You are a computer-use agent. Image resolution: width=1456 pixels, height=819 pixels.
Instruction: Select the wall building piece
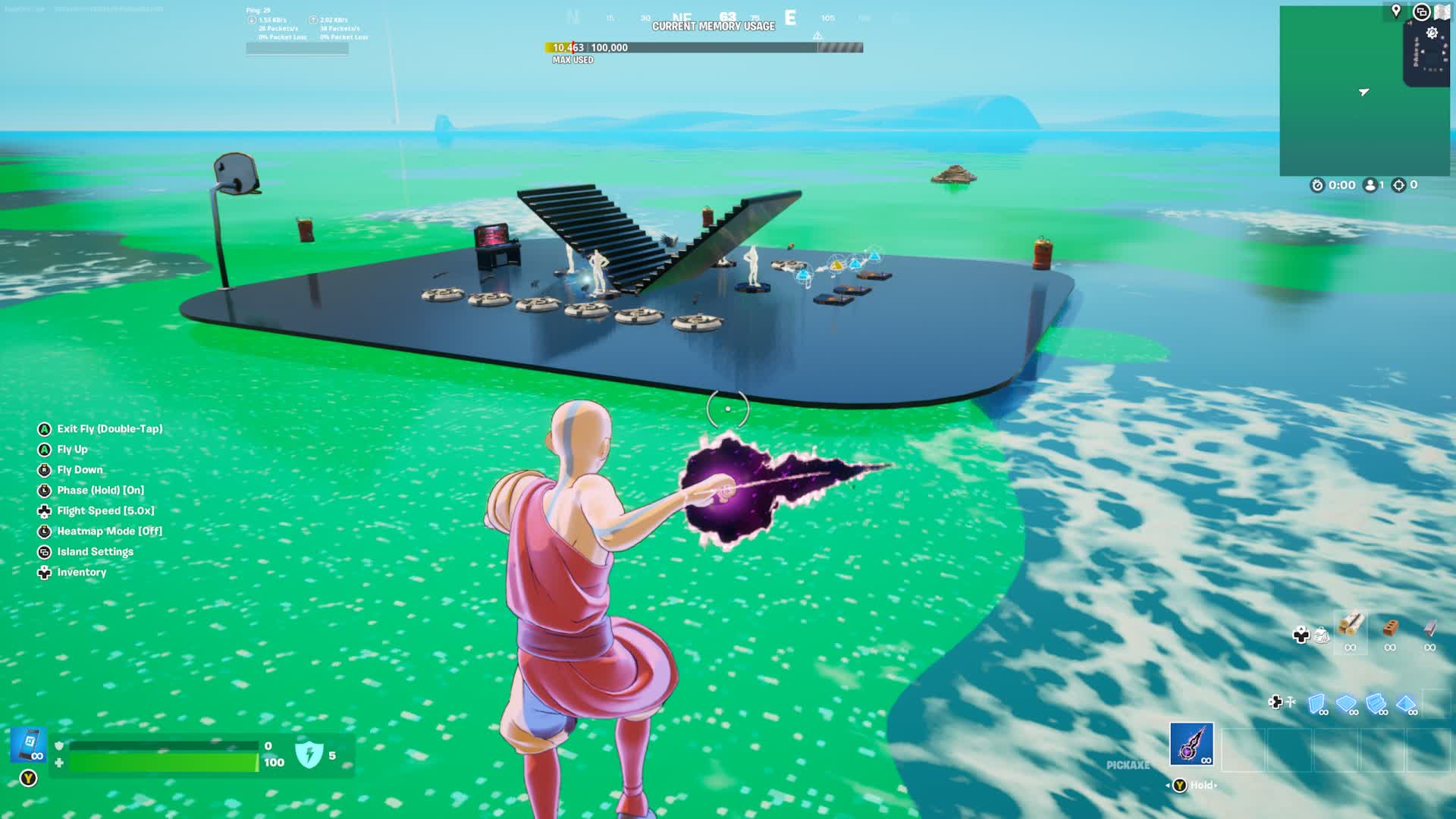[1317, 704]
